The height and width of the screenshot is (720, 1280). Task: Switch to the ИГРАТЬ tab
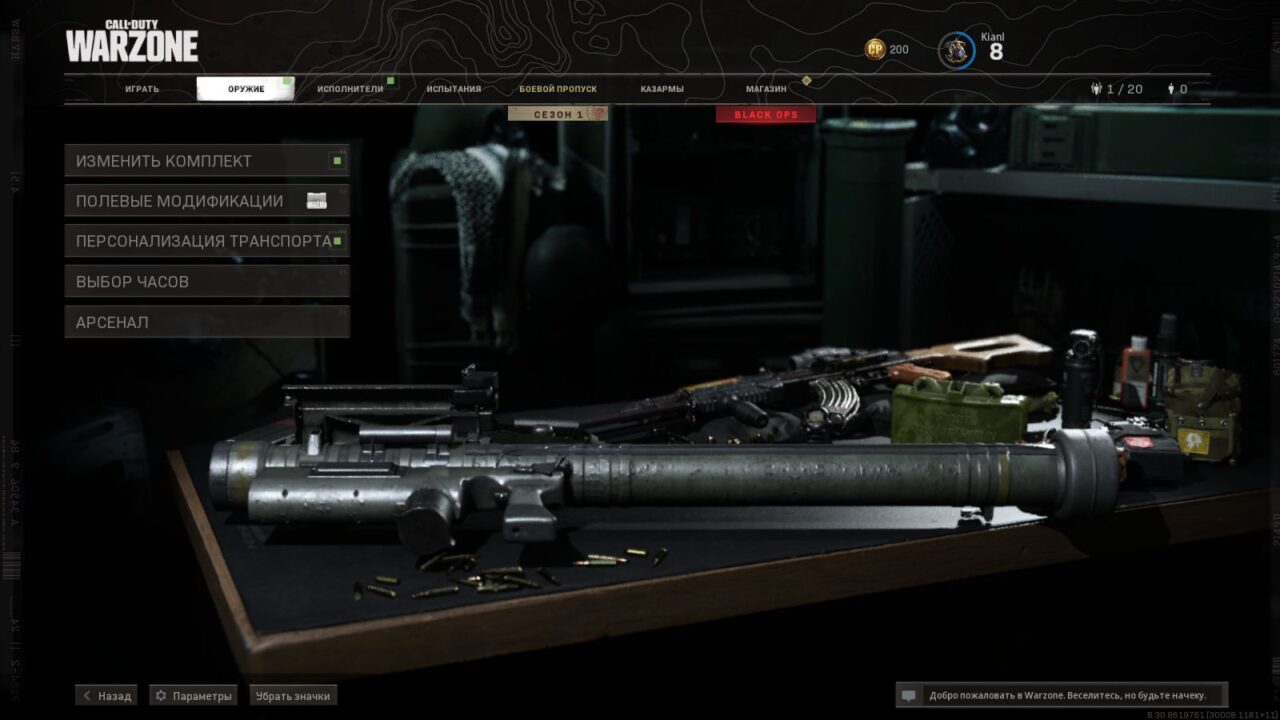(142, 89)
